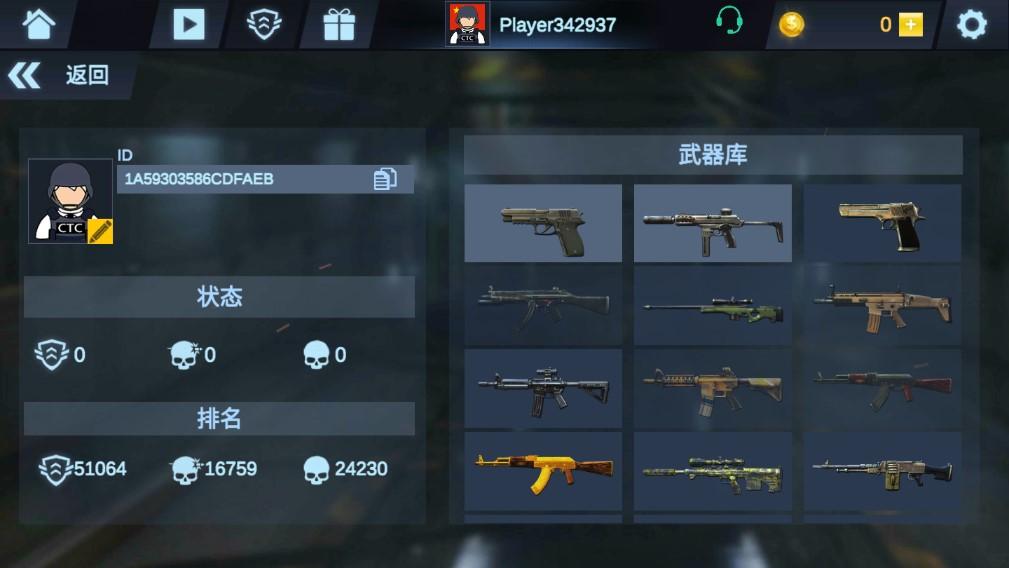Open the rank badge menu
Image resolution: width=1009 pixels, height=568 pixels.
point(264,24)
